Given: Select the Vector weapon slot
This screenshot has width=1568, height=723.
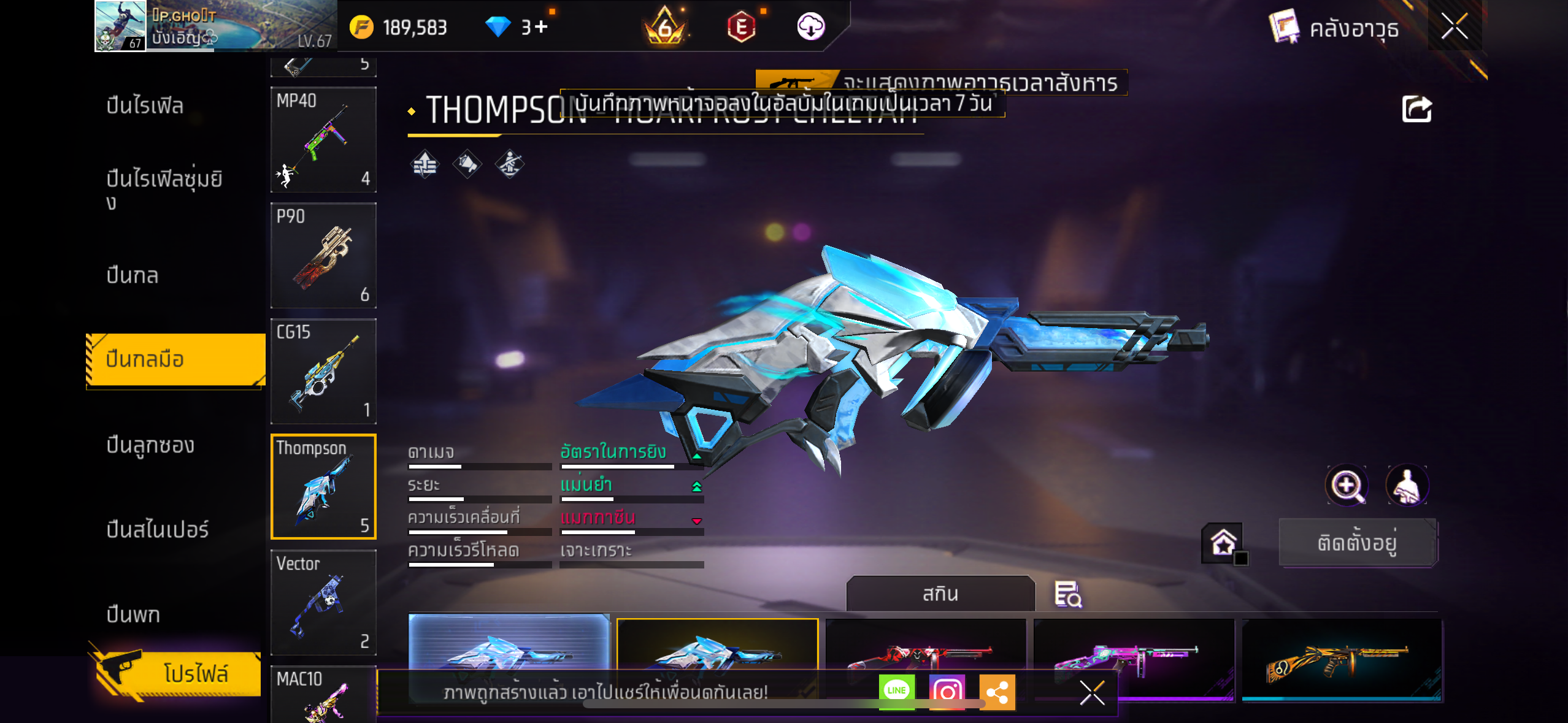Looking at the screenshot, I should (x=323, y=602).
